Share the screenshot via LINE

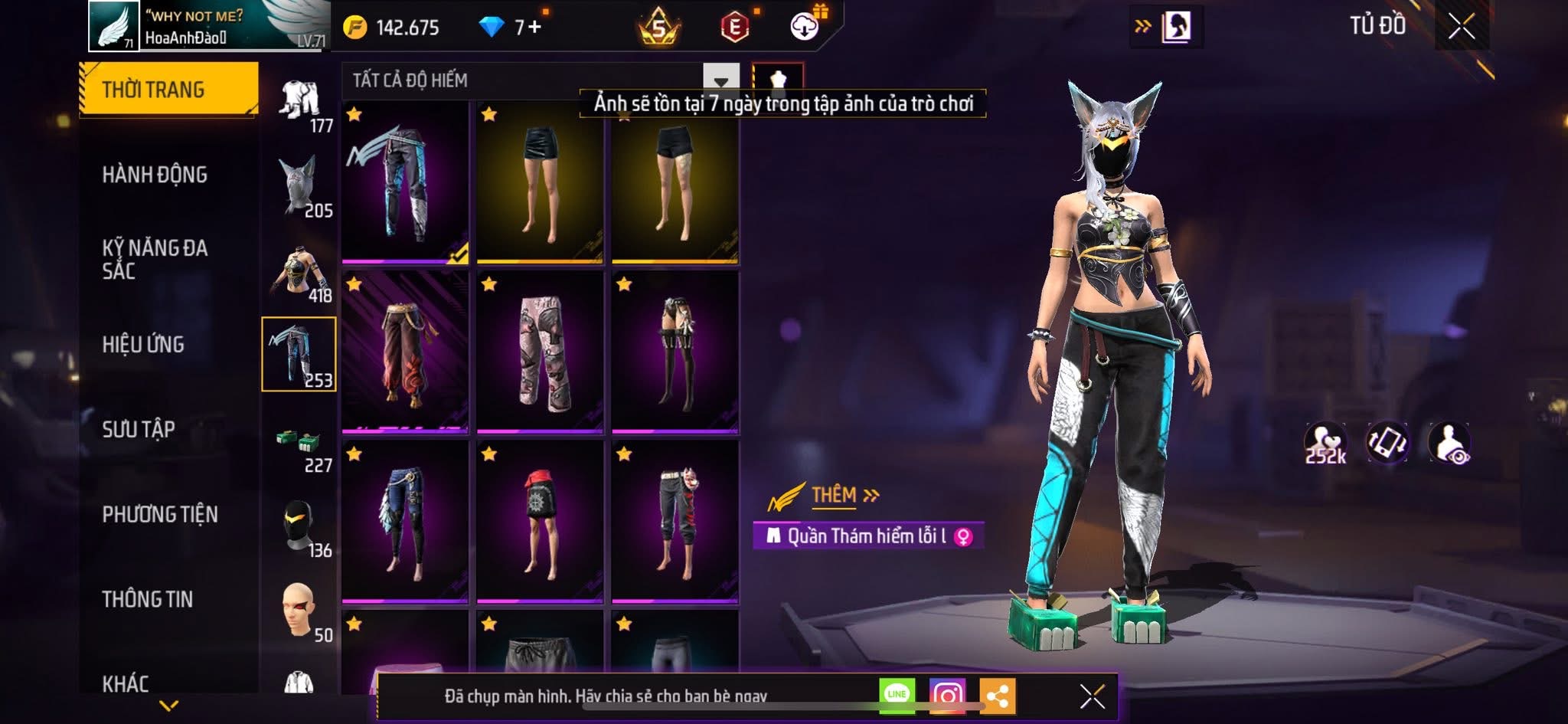897,695
